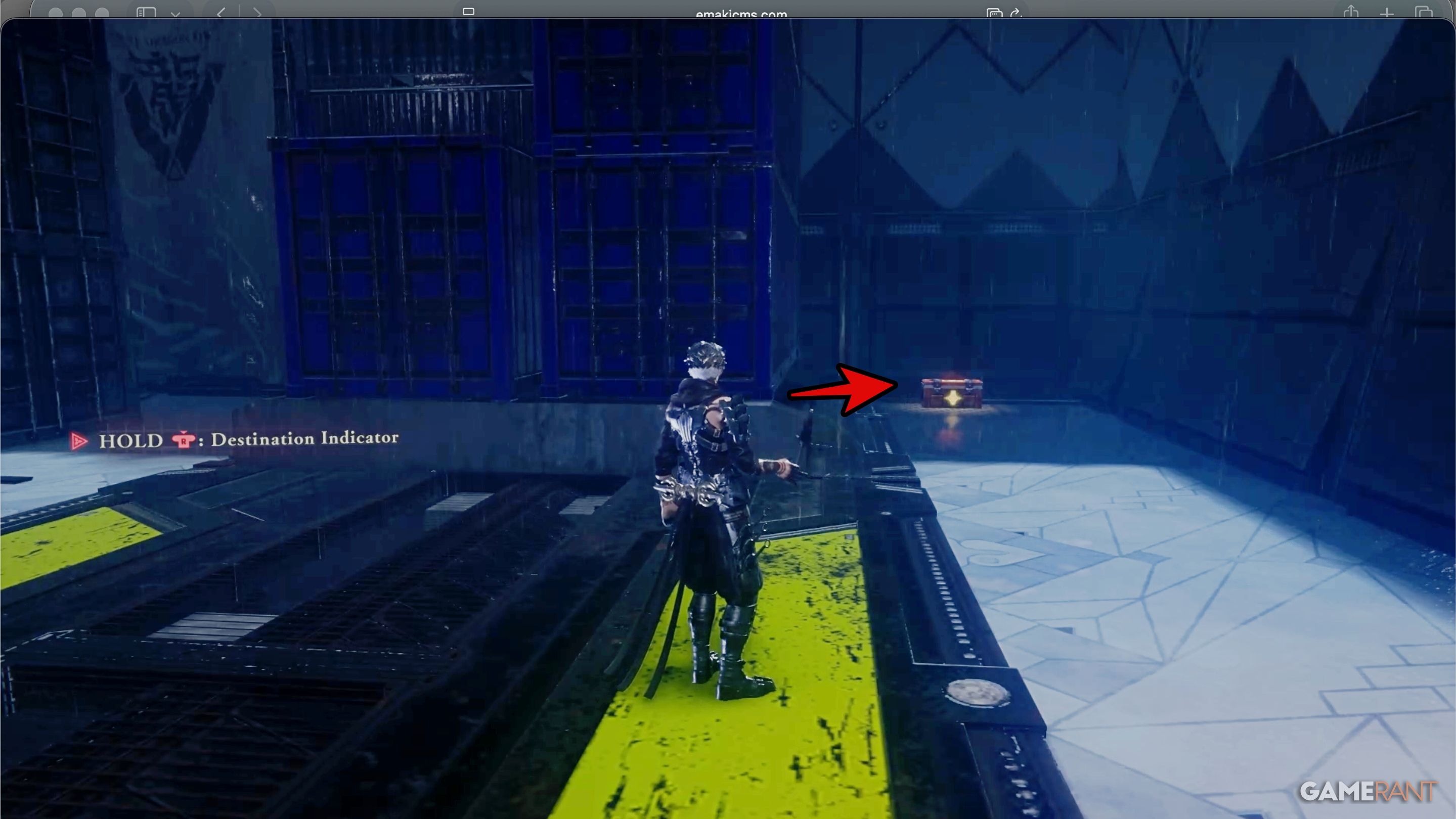The height and width of the screenshot is (819, 1456).
Task: Open the Share sheet in Safari
Action: click(1351, 13)
